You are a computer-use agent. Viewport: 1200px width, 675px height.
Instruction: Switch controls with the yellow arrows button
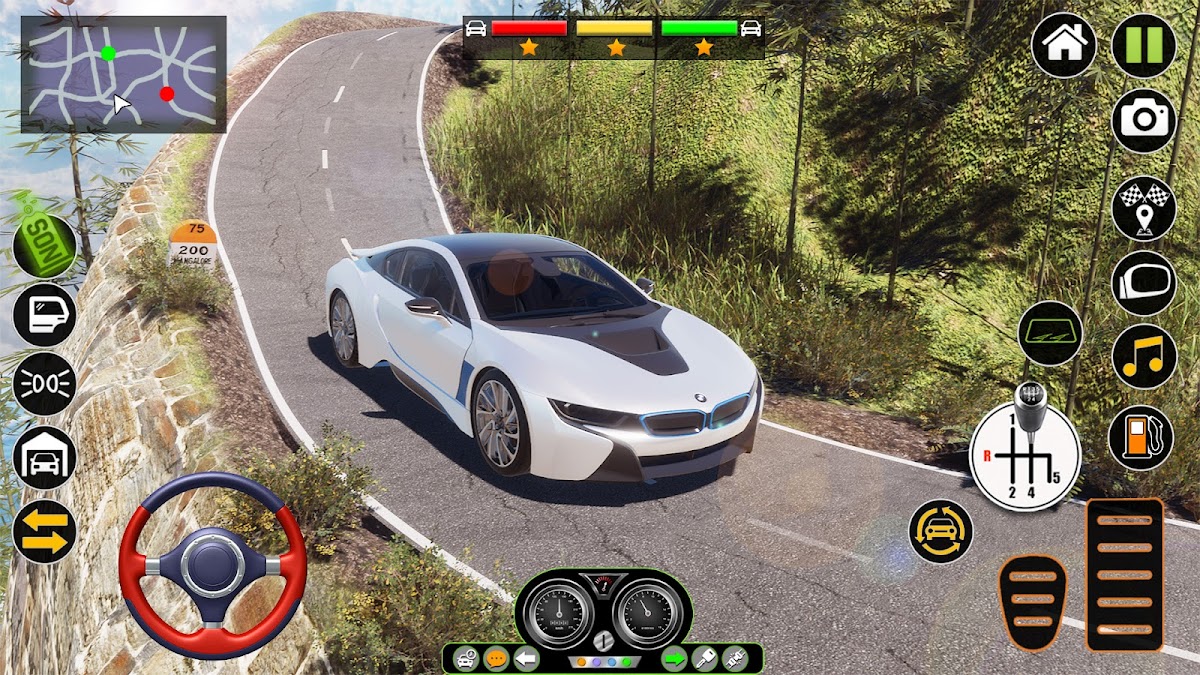click(x=45, y=531)
